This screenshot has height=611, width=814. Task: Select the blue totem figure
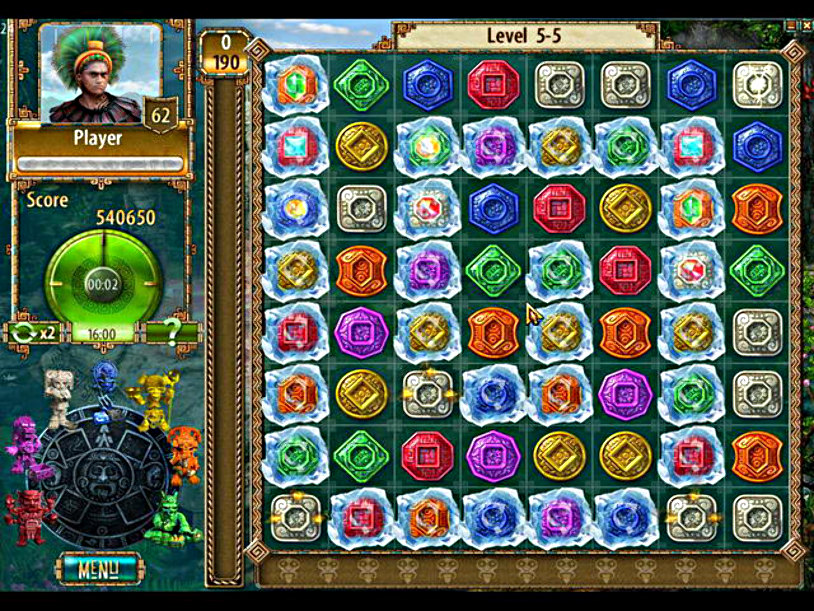(105, 383)
